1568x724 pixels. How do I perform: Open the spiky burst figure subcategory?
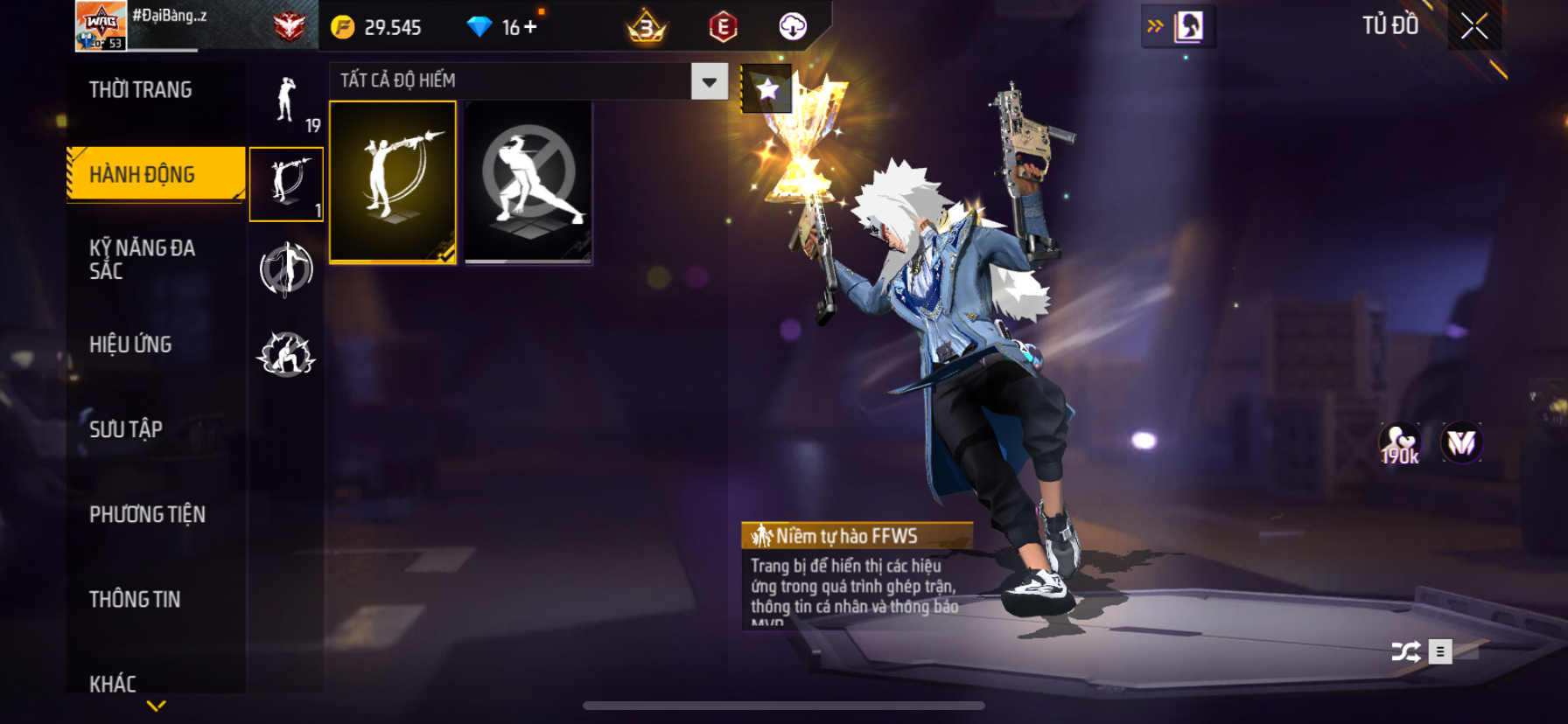[x=286, y=354]
